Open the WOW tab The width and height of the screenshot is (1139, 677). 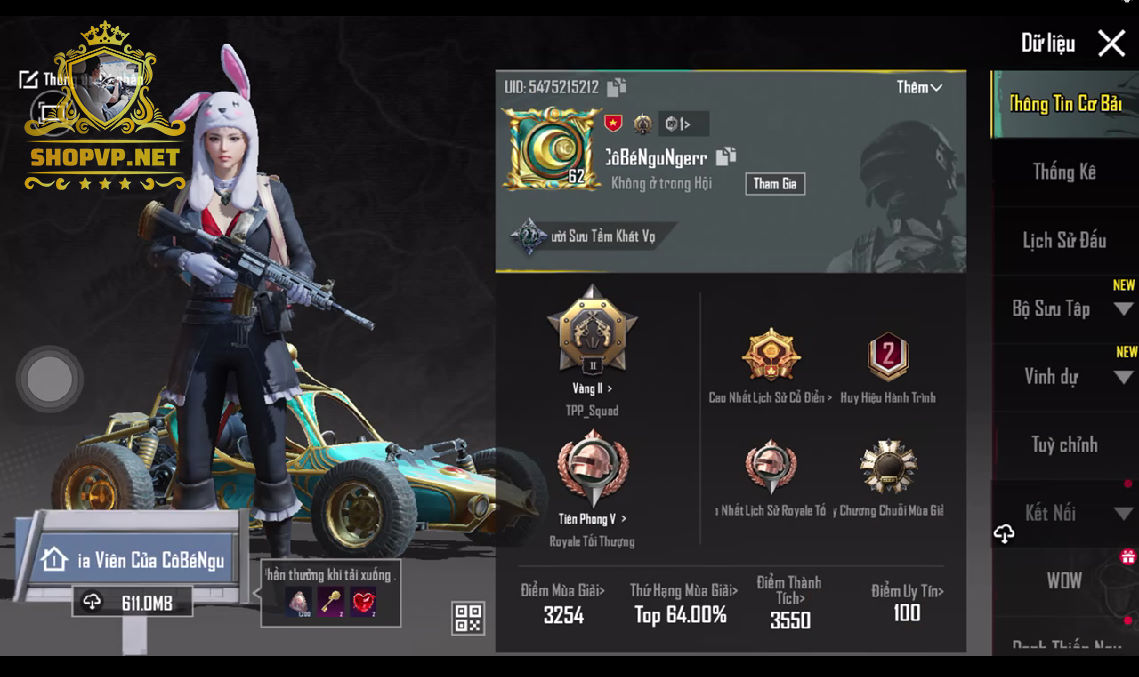coord(1064,581)
